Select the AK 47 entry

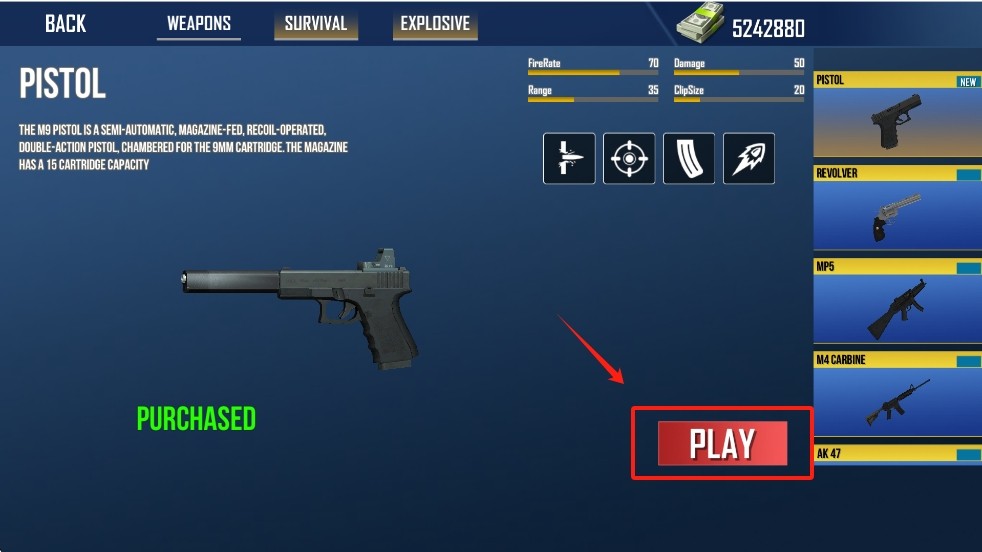(x=897, y=454)
